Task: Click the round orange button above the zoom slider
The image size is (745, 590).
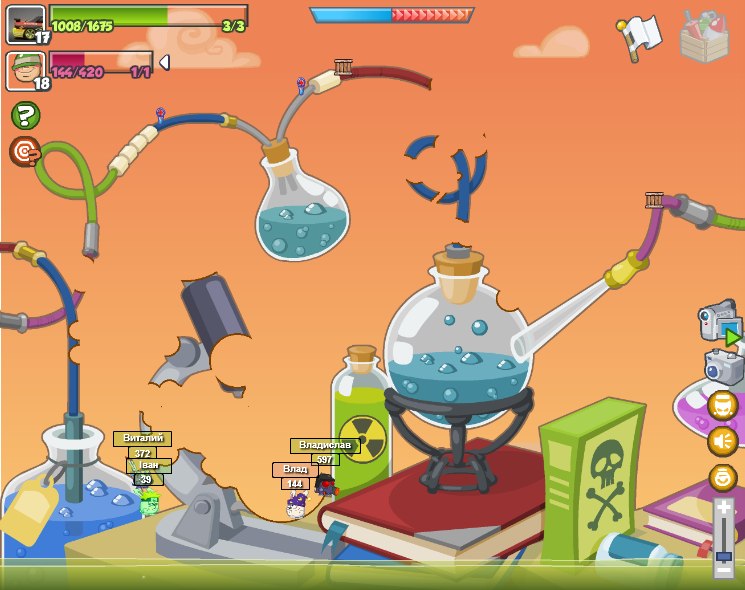Action: click(722, 477)
